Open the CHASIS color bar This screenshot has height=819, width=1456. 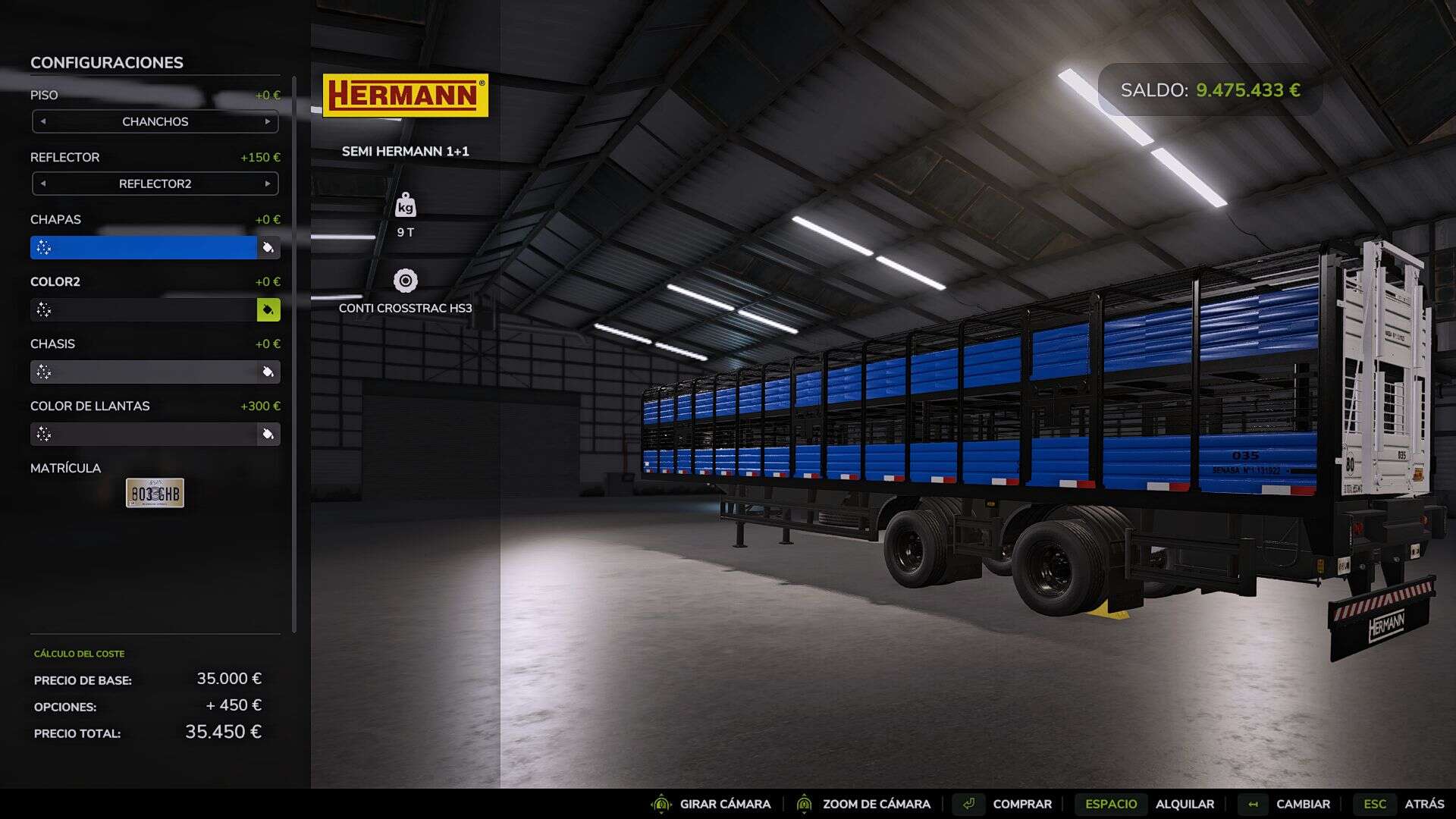click(144, 372)
